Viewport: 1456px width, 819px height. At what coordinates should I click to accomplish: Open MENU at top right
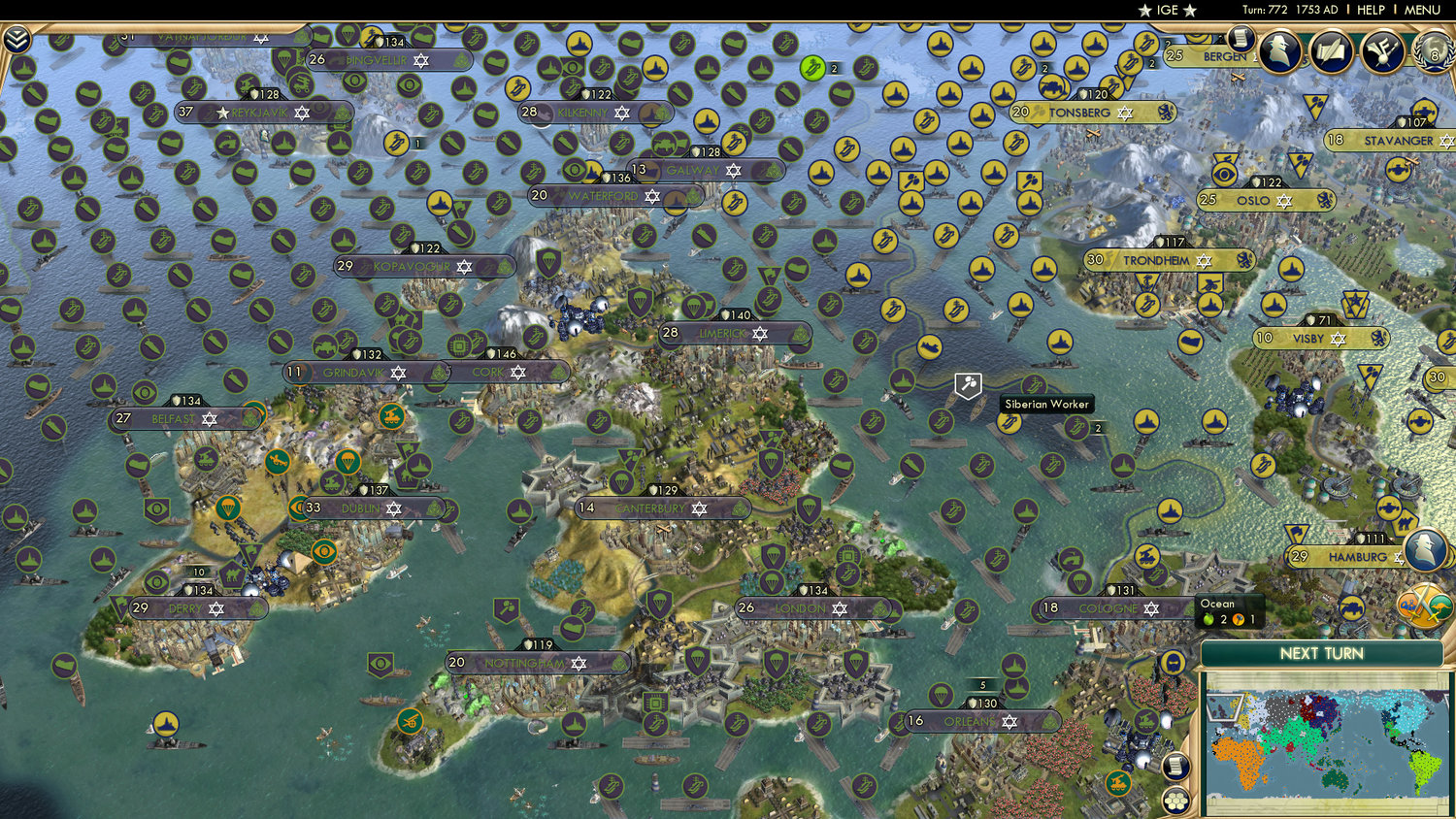[x=1423, y=10]
